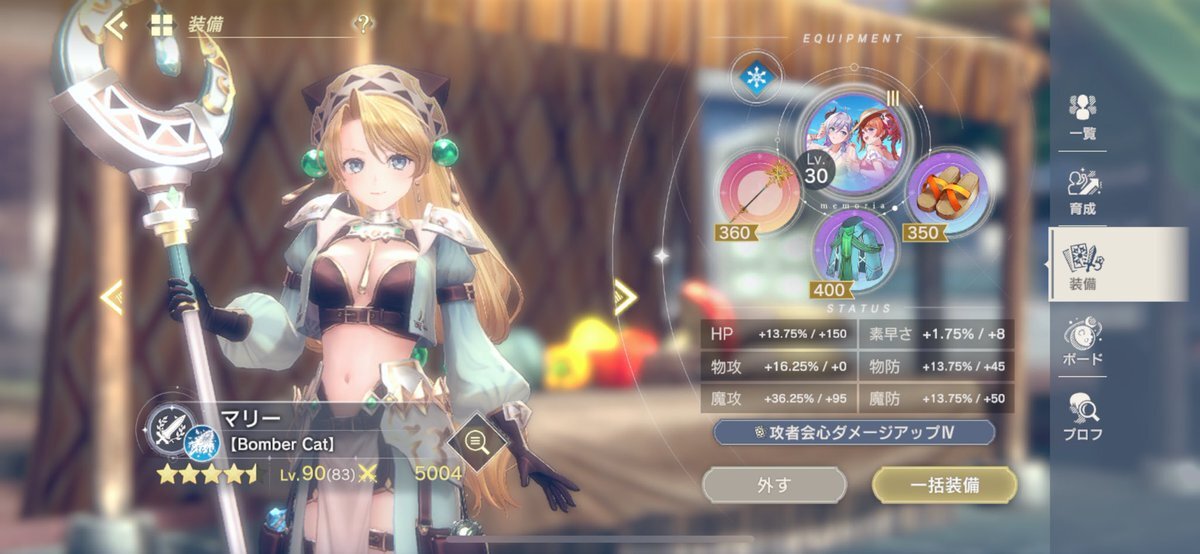Viewport: 1200px width, 554px height.
Task: Tap the 外す unequip button
Action: coord(774,485)
